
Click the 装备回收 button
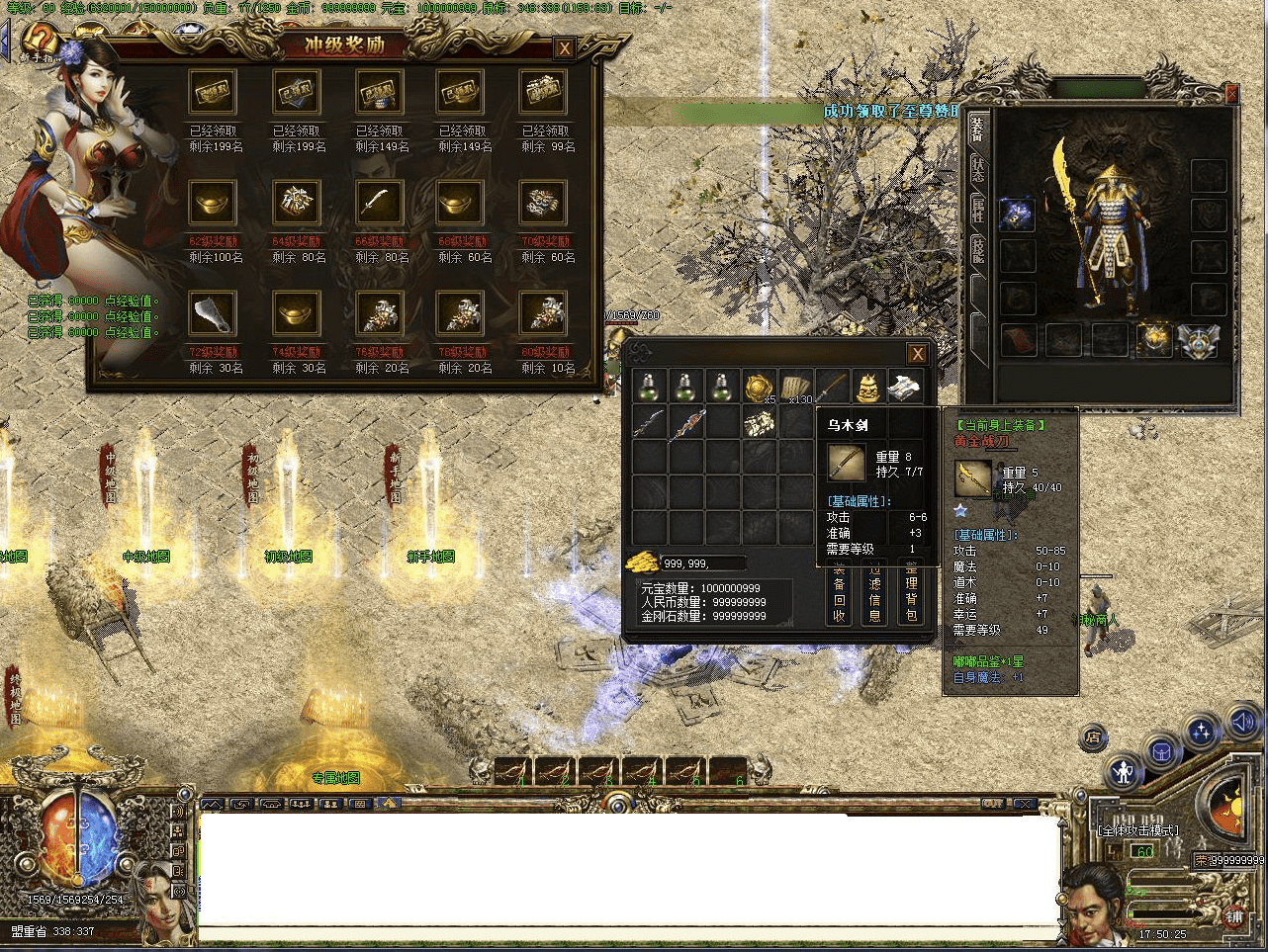tap(839, 592)
